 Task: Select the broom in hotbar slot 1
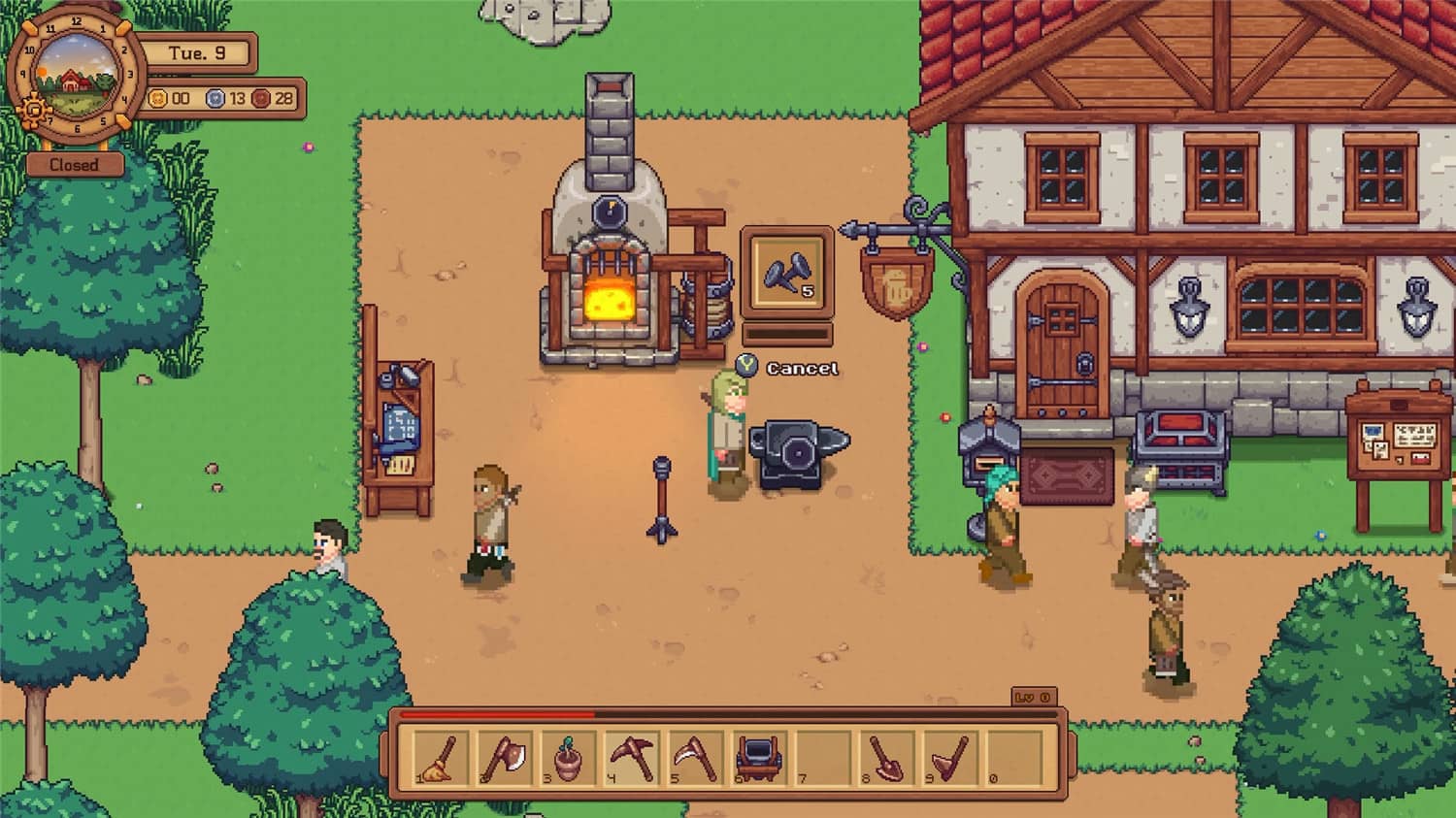(x=439, y=762)
